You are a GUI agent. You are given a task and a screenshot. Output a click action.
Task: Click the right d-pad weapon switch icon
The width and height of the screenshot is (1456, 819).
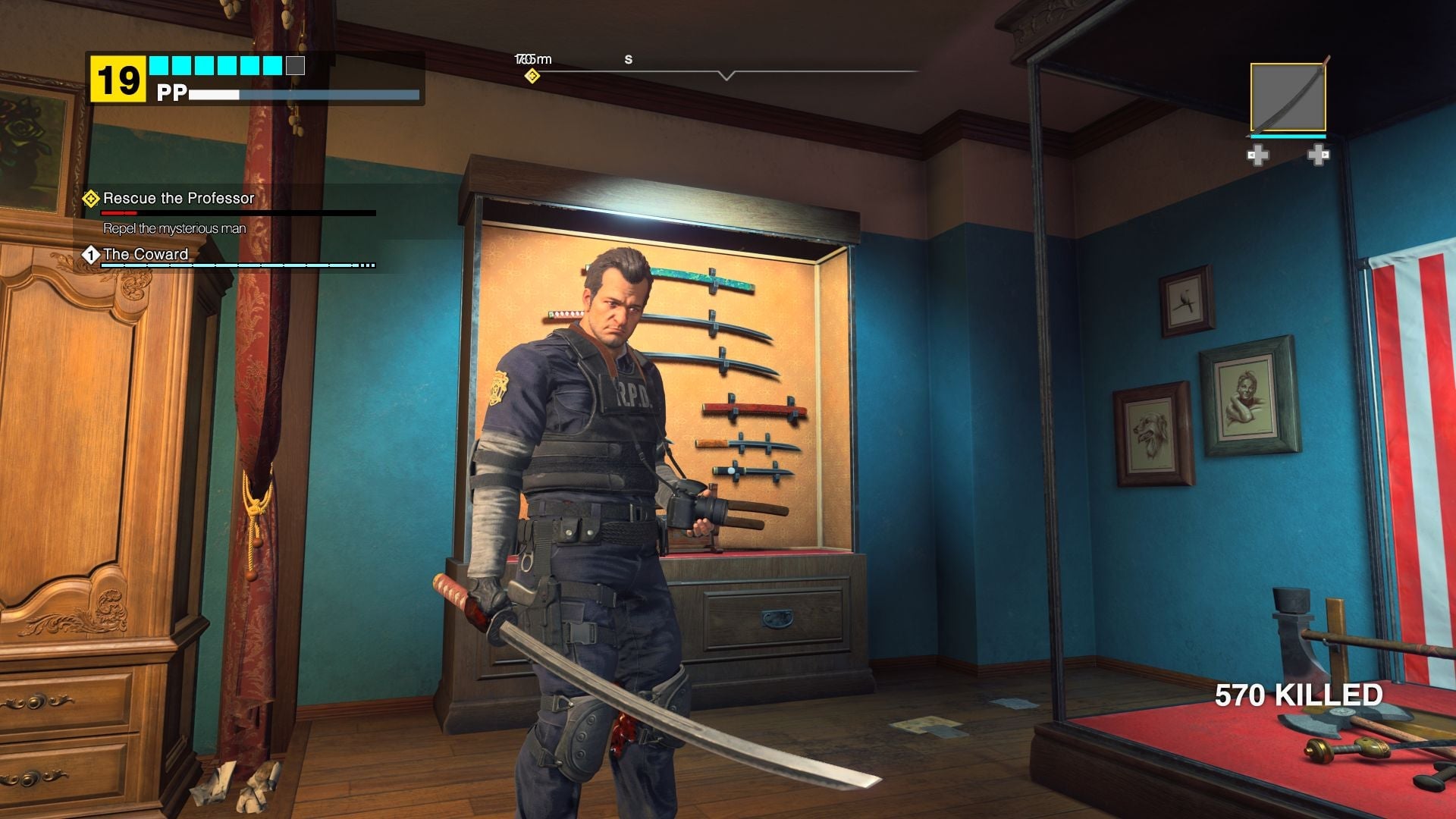click(1318, 155)
